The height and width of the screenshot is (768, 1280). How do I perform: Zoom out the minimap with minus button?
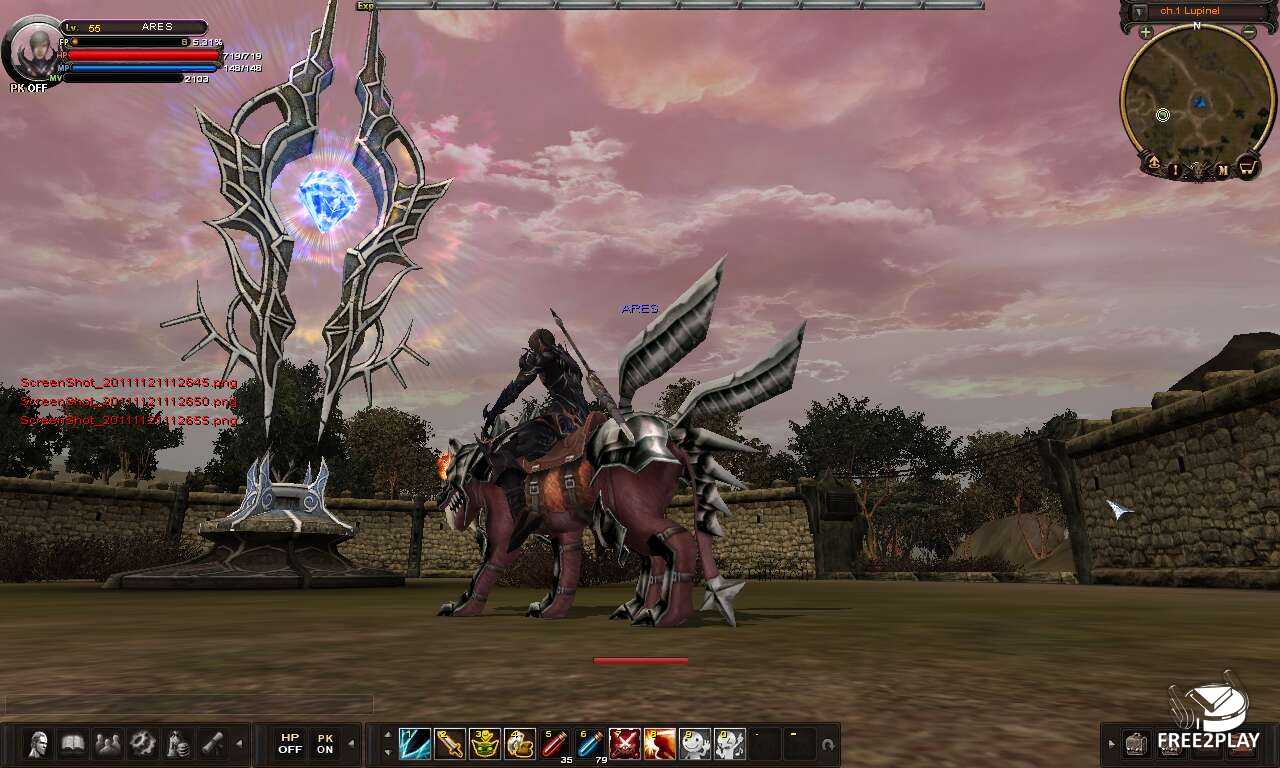coord(1249,32)
